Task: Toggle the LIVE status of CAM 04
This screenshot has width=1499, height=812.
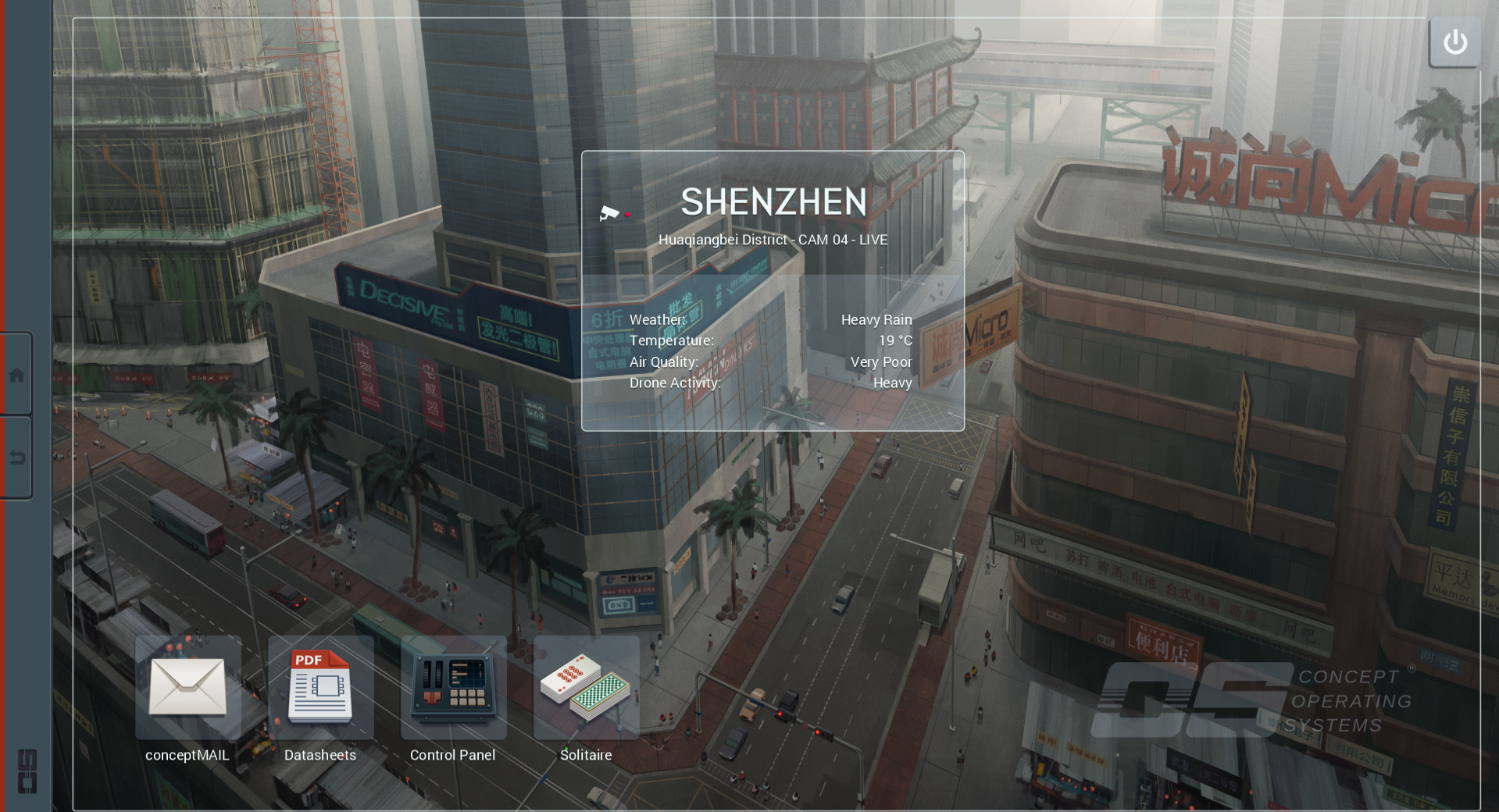Action: click(873, 240)
